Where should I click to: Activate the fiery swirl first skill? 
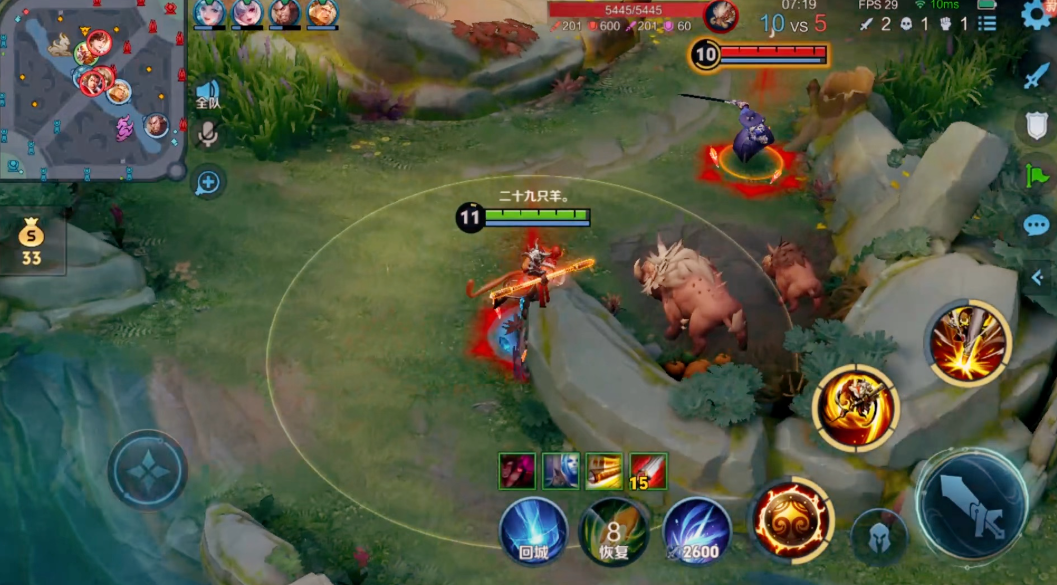pyautogui.click(x=792, y=520)
